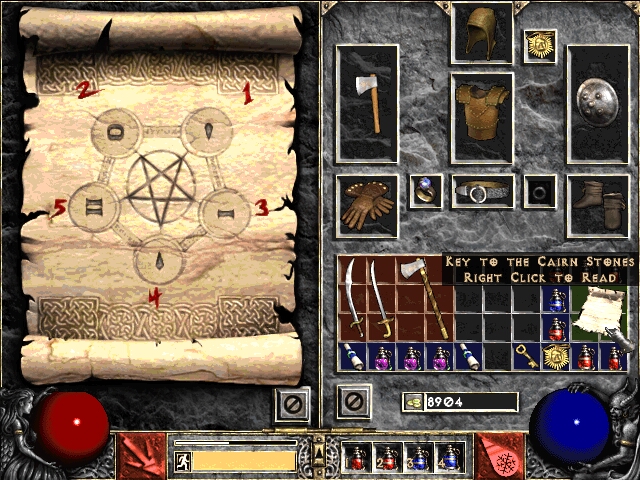The image size is (640, 480).
Task: Pick up the sun amulet in the backpack grid
Action: (555, 356)
